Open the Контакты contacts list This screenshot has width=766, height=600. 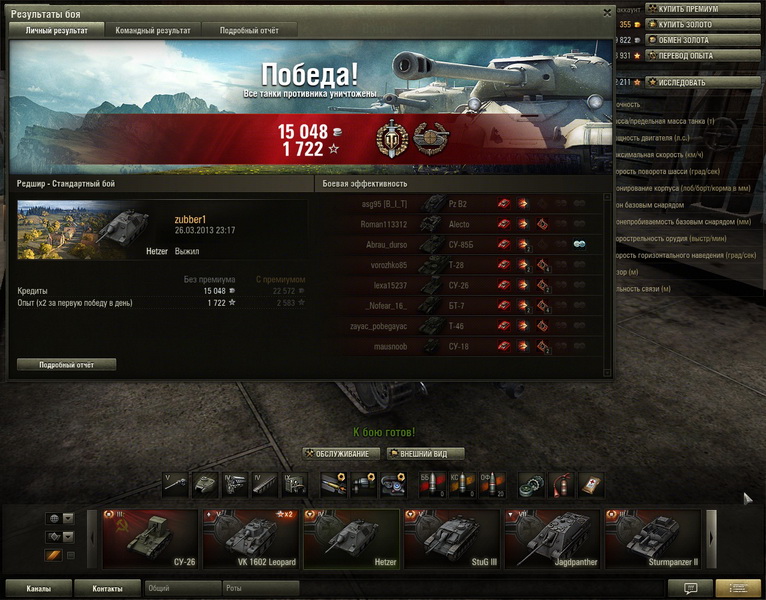[x=107, y=589]
